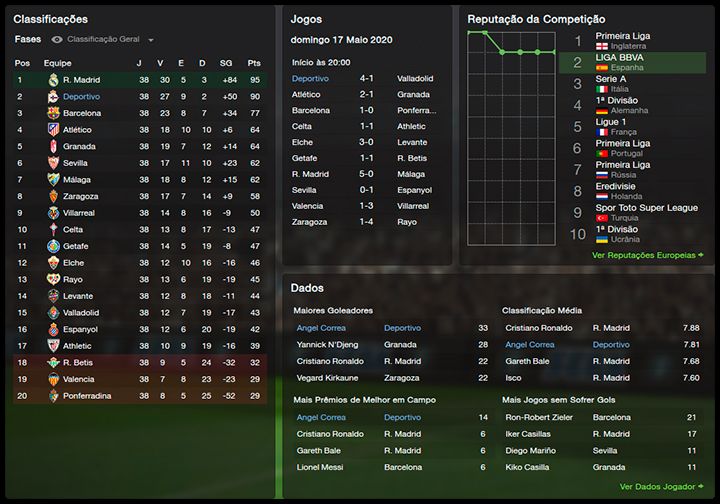Select Yannick N'Djeng in top scorers
The image size is (720, 504).
pyautogui.click(x=328, y=345)
